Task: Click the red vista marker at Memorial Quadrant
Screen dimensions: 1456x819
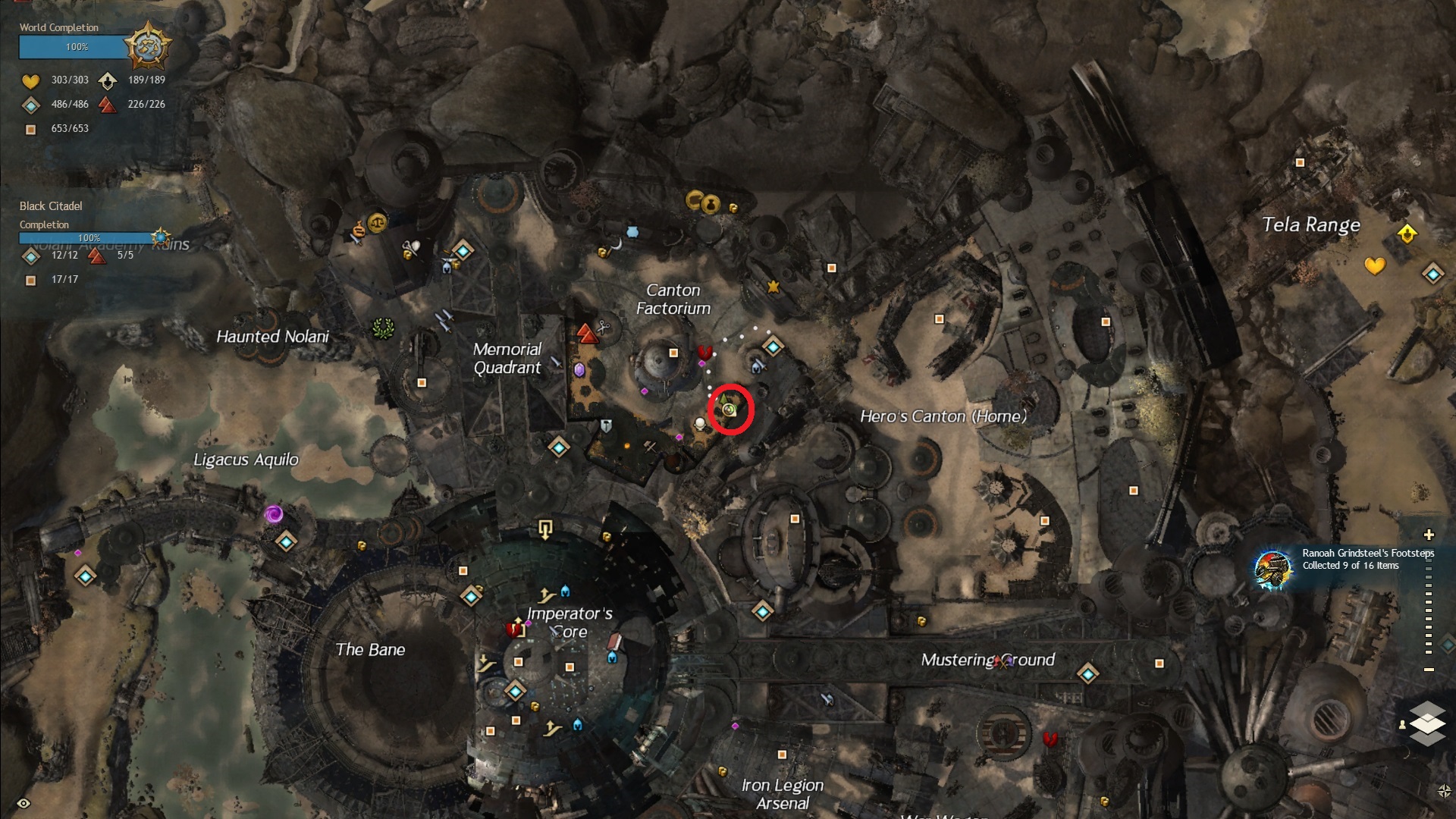Action: [x=586, y=334]
